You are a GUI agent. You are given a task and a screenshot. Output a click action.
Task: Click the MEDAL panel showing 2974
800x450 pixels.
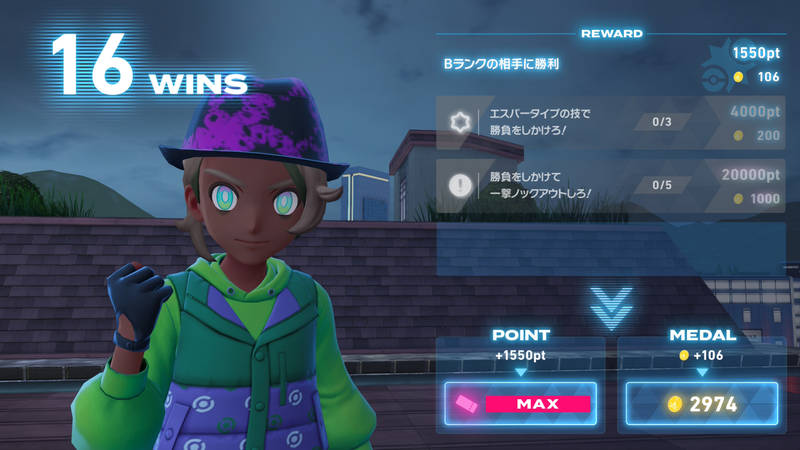(703, 404)
